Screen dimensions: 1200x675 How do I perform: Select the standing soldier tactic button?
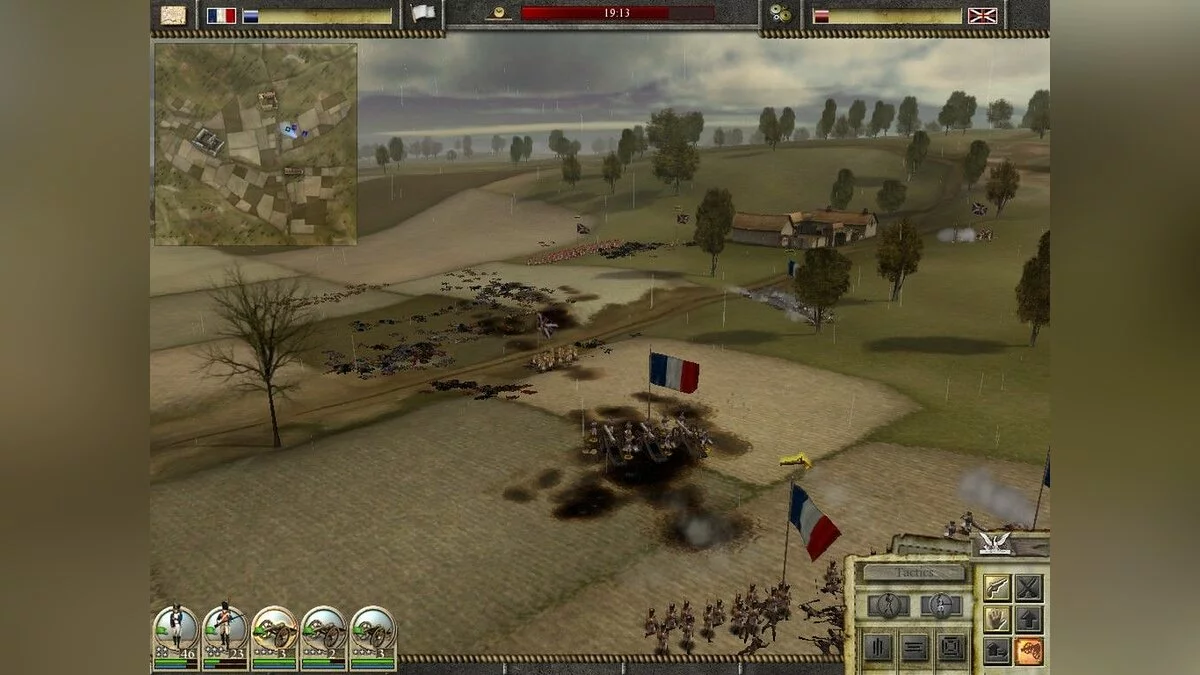(940, 605)
